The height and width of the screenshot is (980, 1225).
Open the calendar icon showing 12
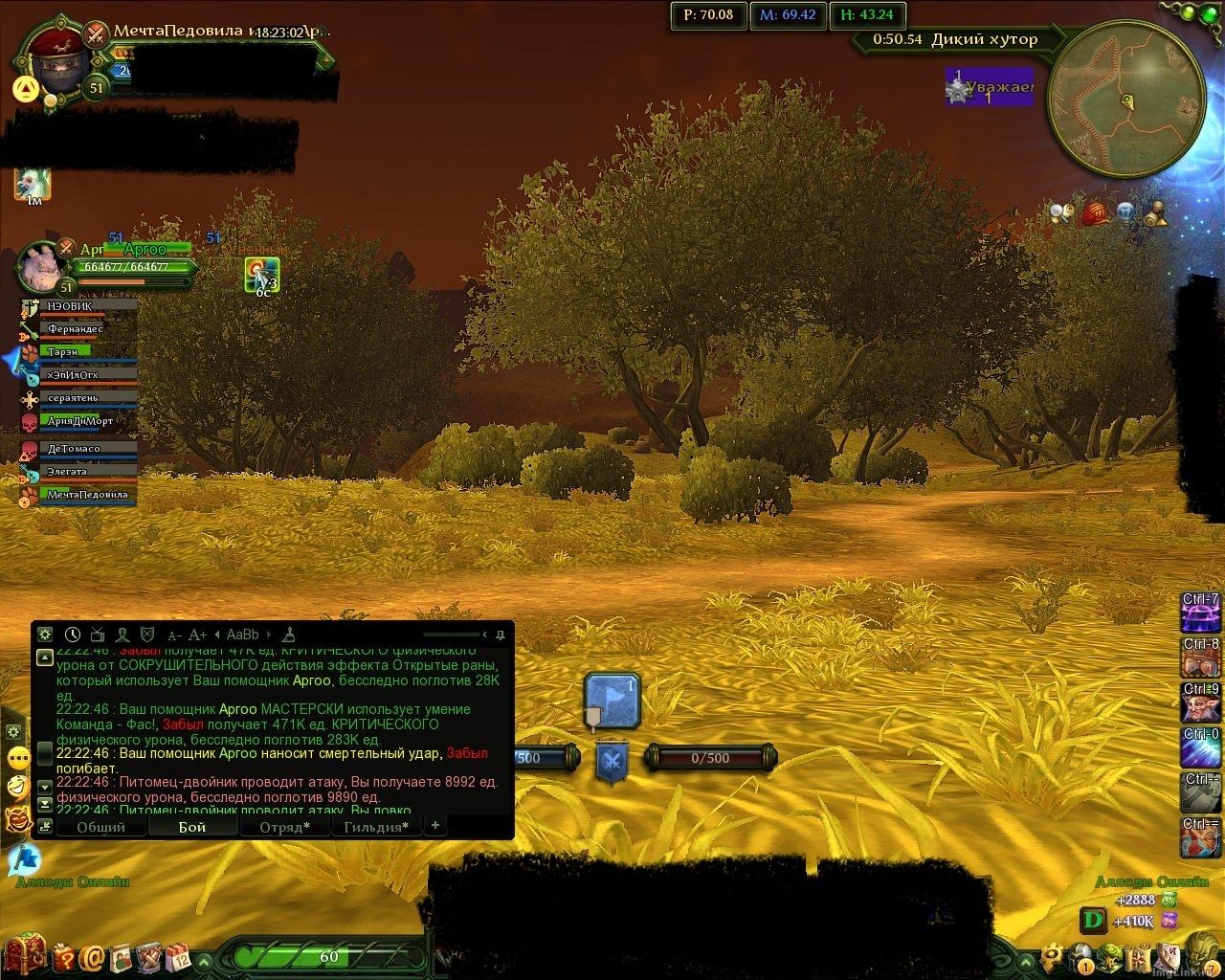click(x=178, y=956)
